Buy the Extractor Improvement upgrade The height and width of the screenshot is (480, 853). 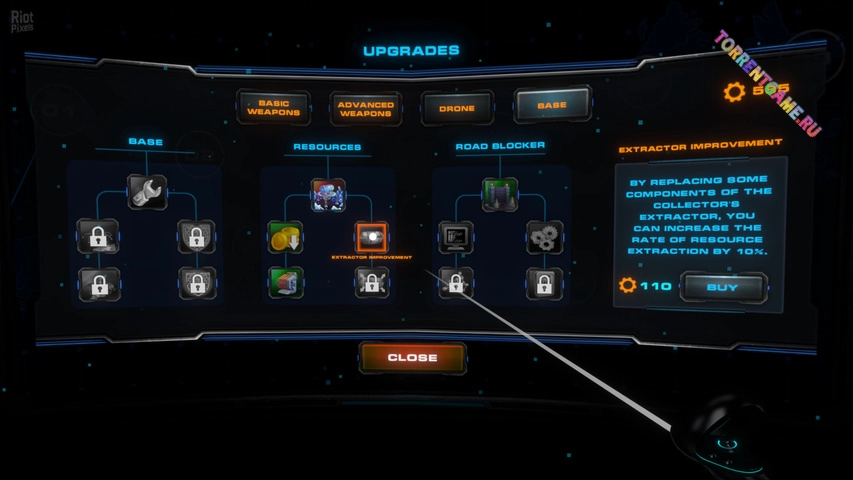tap(722, 287)
